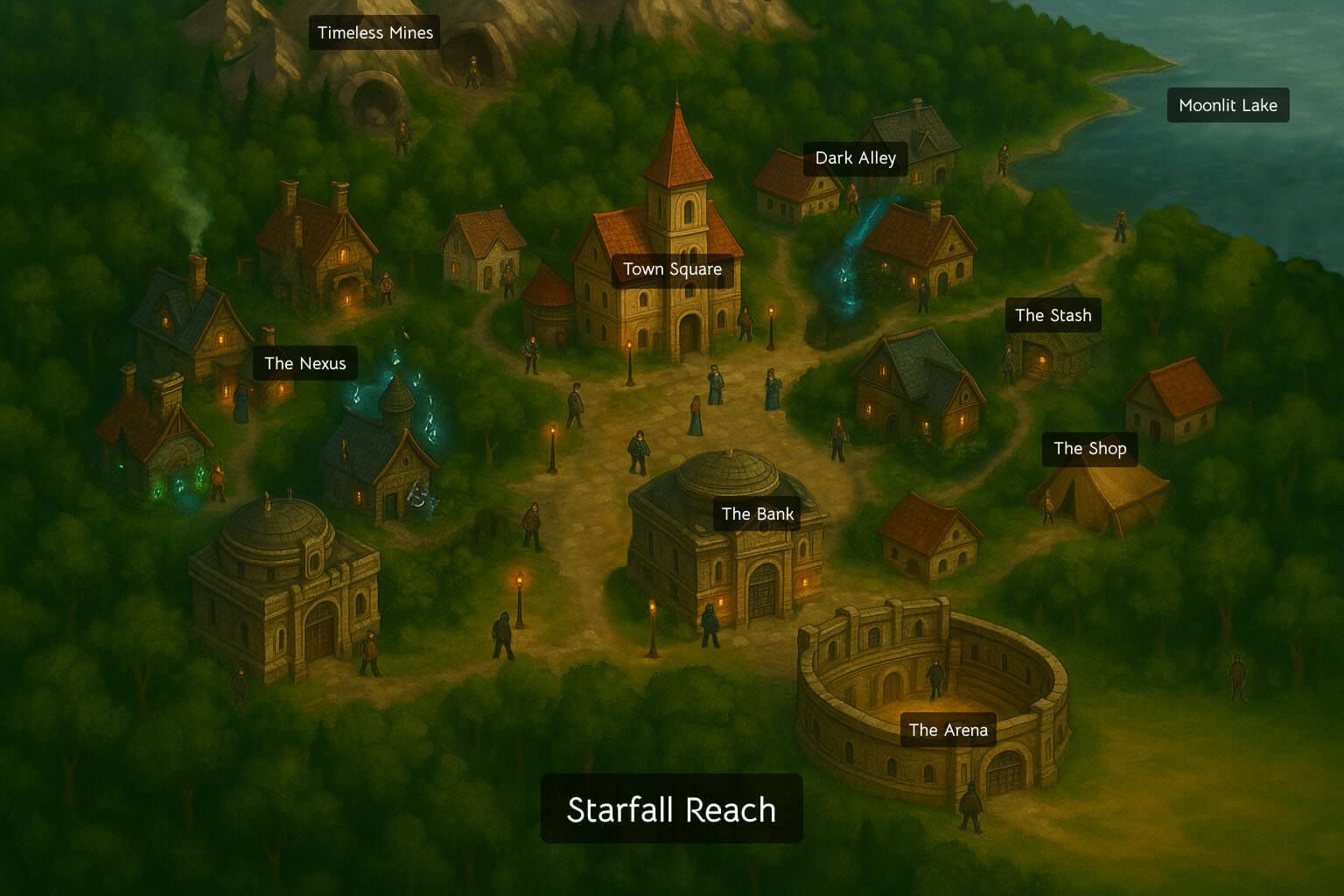Select The Nexus label tab
1344x896 pixels.
pyautogui.click(x=305, y=363)
